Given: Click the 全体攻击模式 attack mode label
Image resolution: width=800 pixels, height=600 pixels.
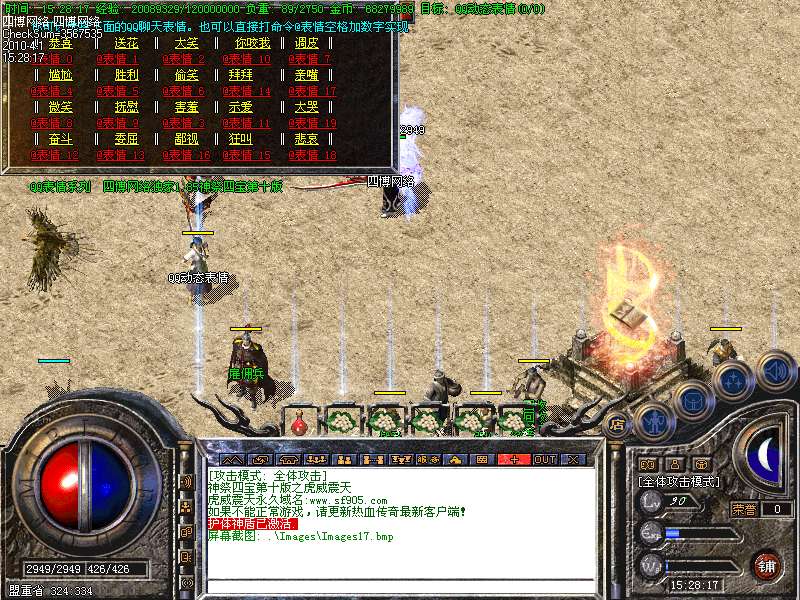Looking at the screenshot, I should [x=679, y=482].
